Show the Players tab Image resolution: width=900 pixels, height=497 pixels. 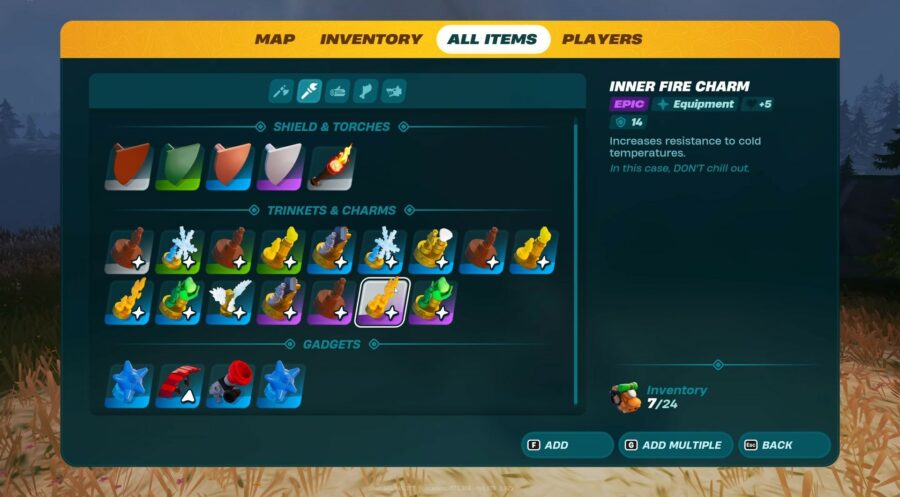coord(602,40)
